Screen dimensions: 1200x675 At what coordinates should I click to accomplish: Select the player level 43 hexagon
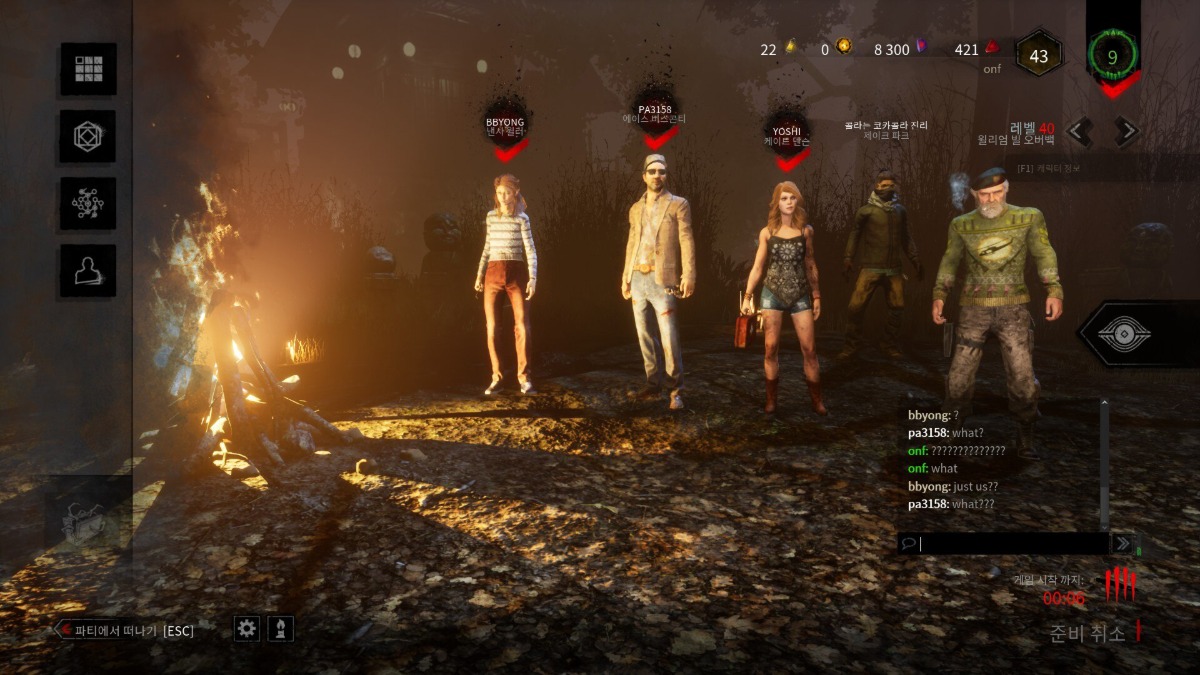coord(1039,56)
